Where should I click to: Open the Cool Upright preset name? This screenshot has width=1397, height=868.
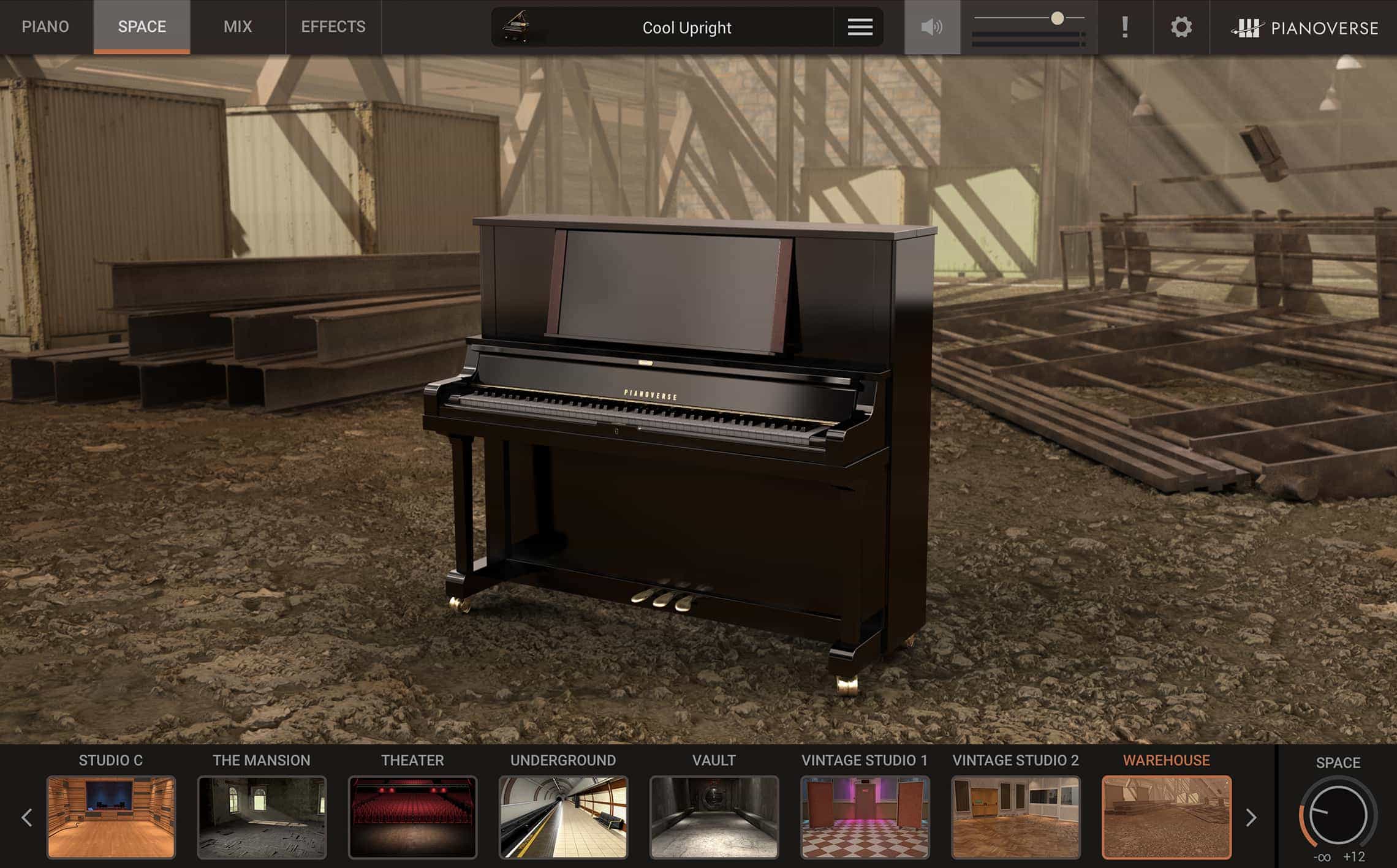pyautogui.click(x=686, y=28)
